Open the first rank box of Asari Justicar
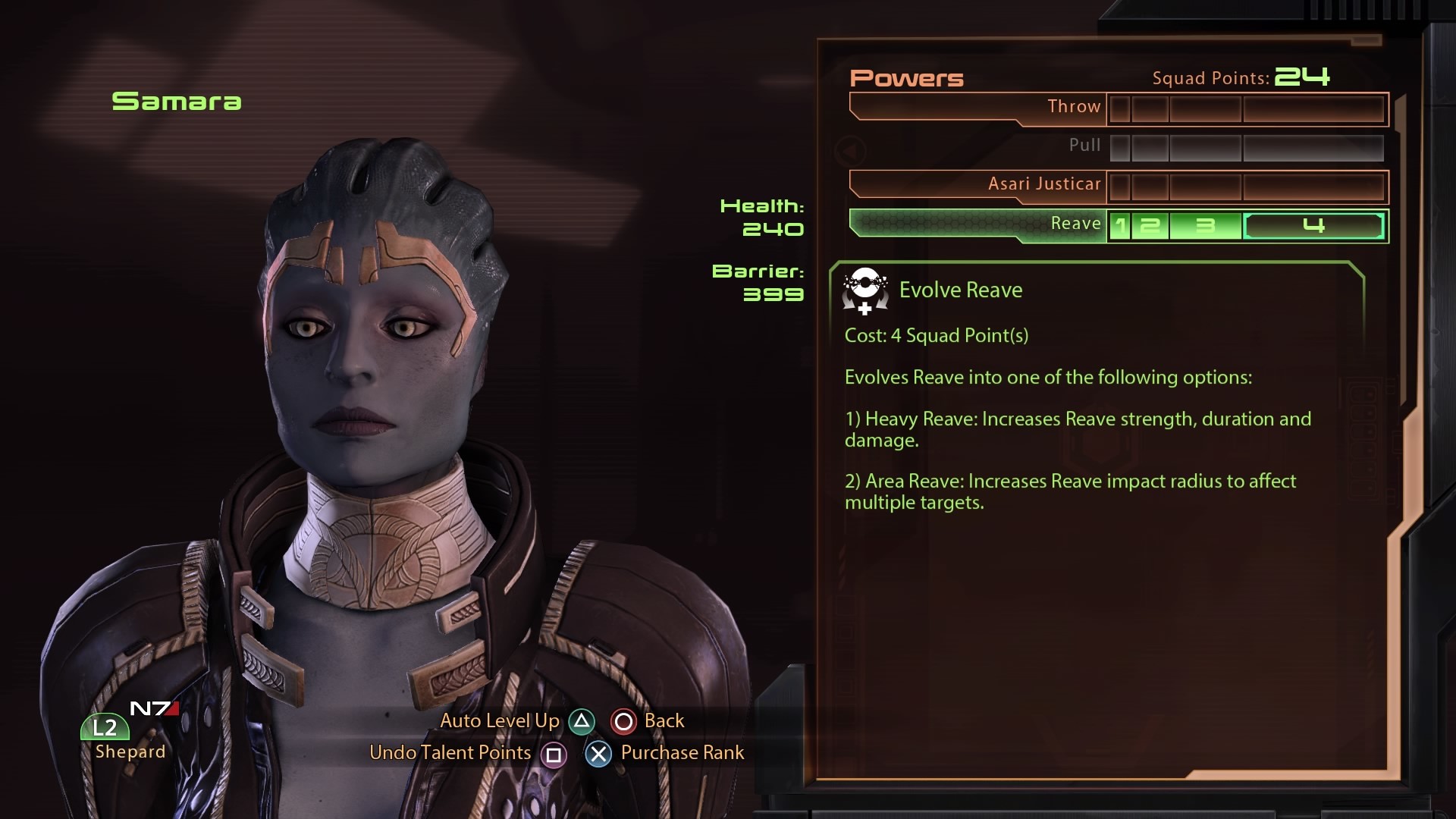The height and width of the screenshot is (819, 1456). (x=1121, y=185)
